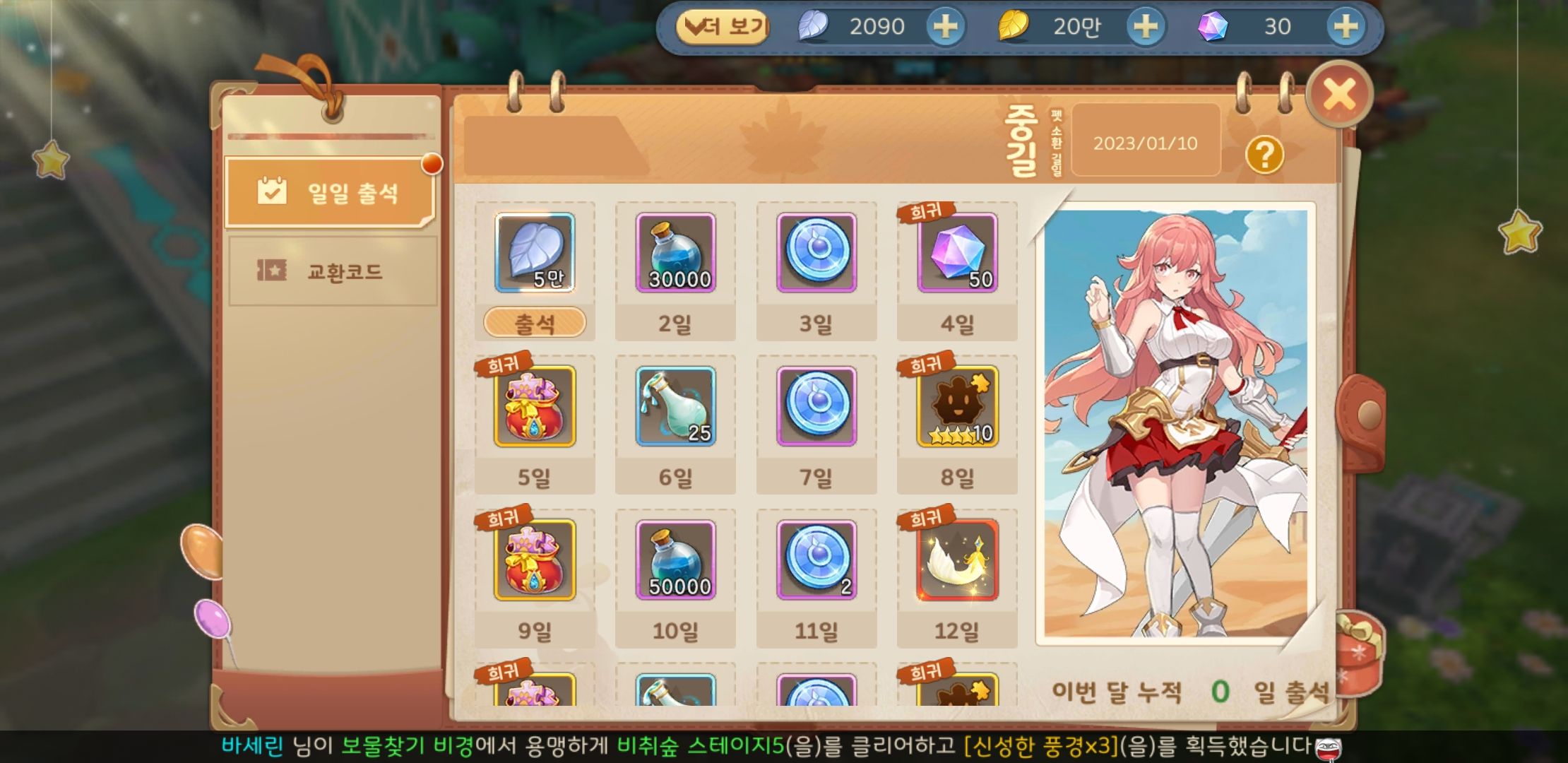Image resolution: width=1568 pixels, height=763 pixels.
Task: Click the leaf currency icon in top bar
Action: 814,27
